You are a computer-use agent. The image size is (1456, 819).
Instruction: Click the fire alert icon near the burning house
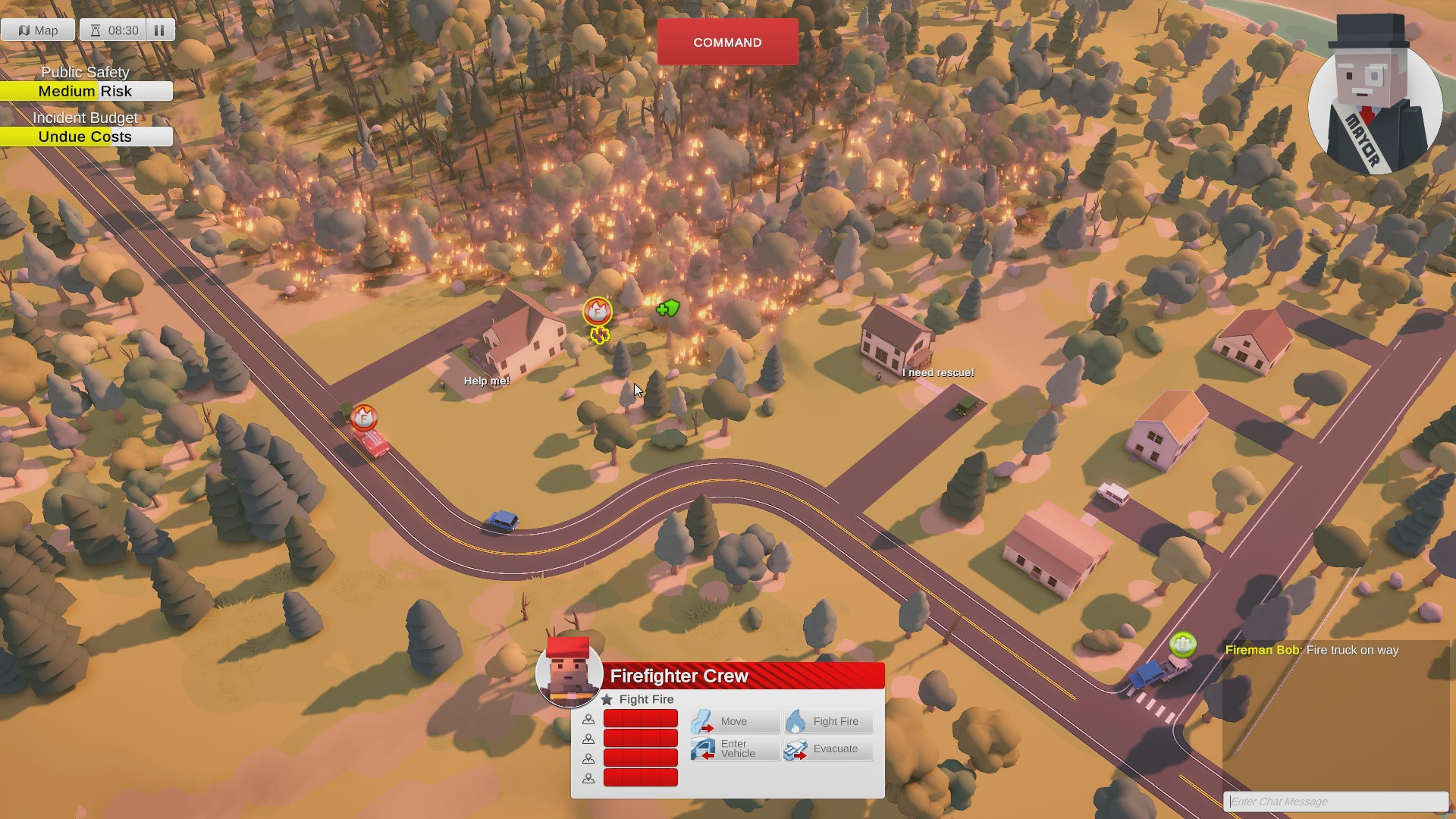[x=597, y=311]
